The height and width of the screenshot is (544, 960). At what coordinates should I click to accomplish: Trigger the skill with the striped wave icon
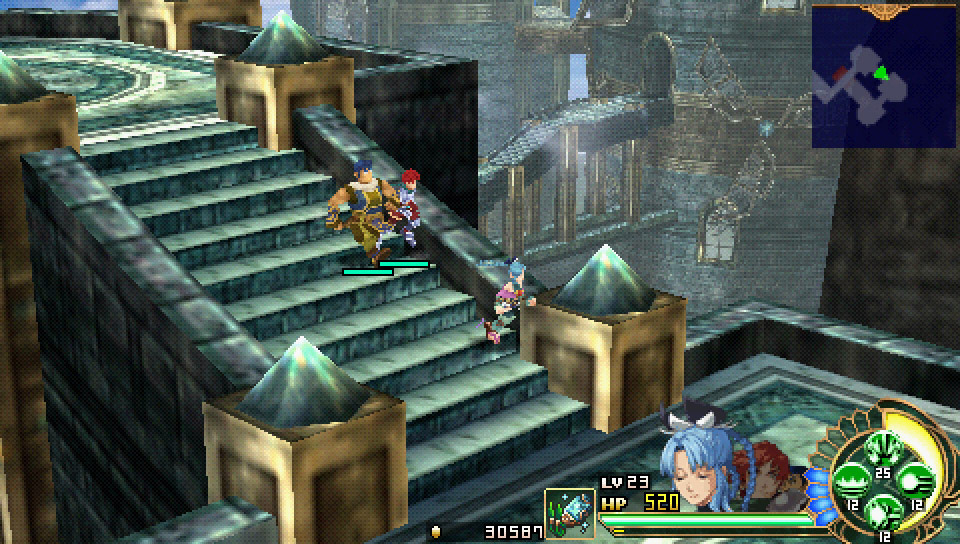pyautogui.click(x=852, y=481)
